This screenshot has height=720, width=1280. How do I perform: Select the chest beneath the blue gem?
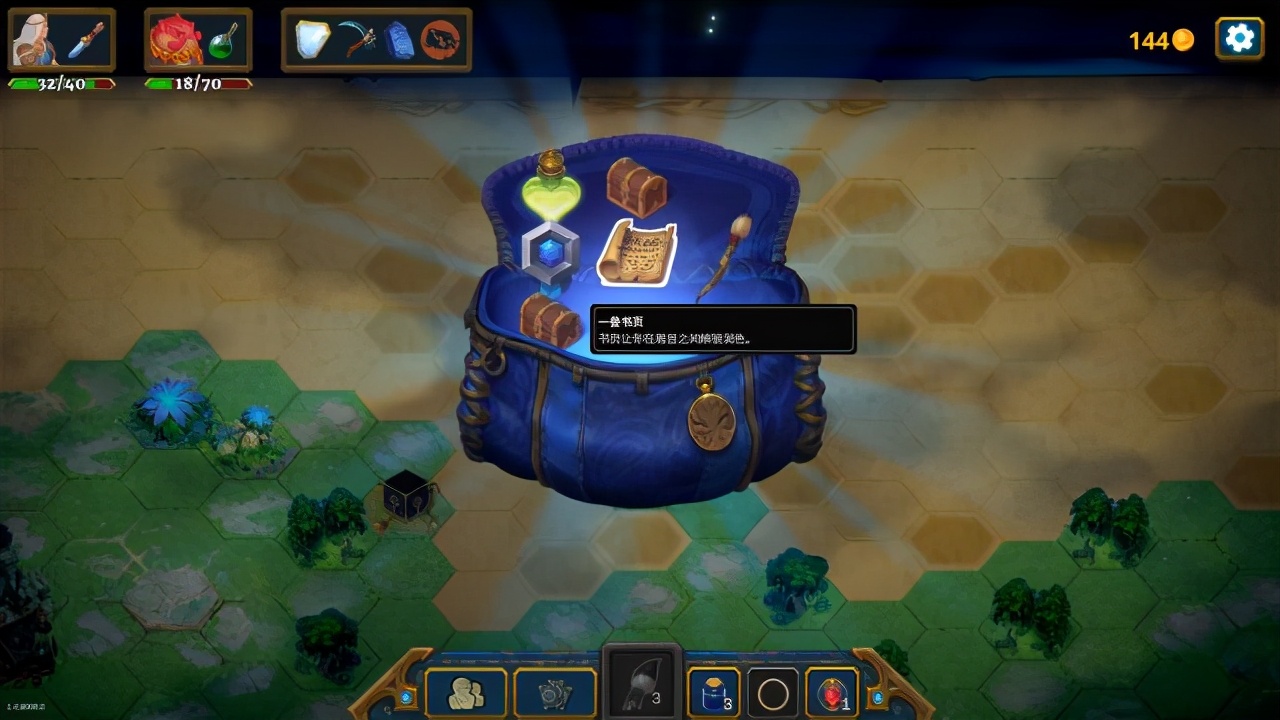coord(551,320)
